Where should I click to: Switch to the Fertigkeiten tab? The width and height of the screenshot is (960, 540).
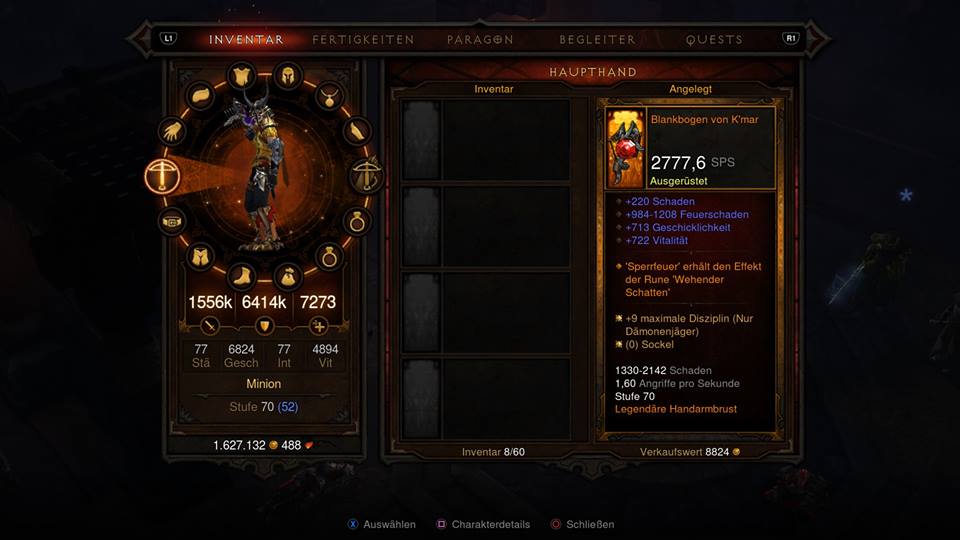point(362,40)
